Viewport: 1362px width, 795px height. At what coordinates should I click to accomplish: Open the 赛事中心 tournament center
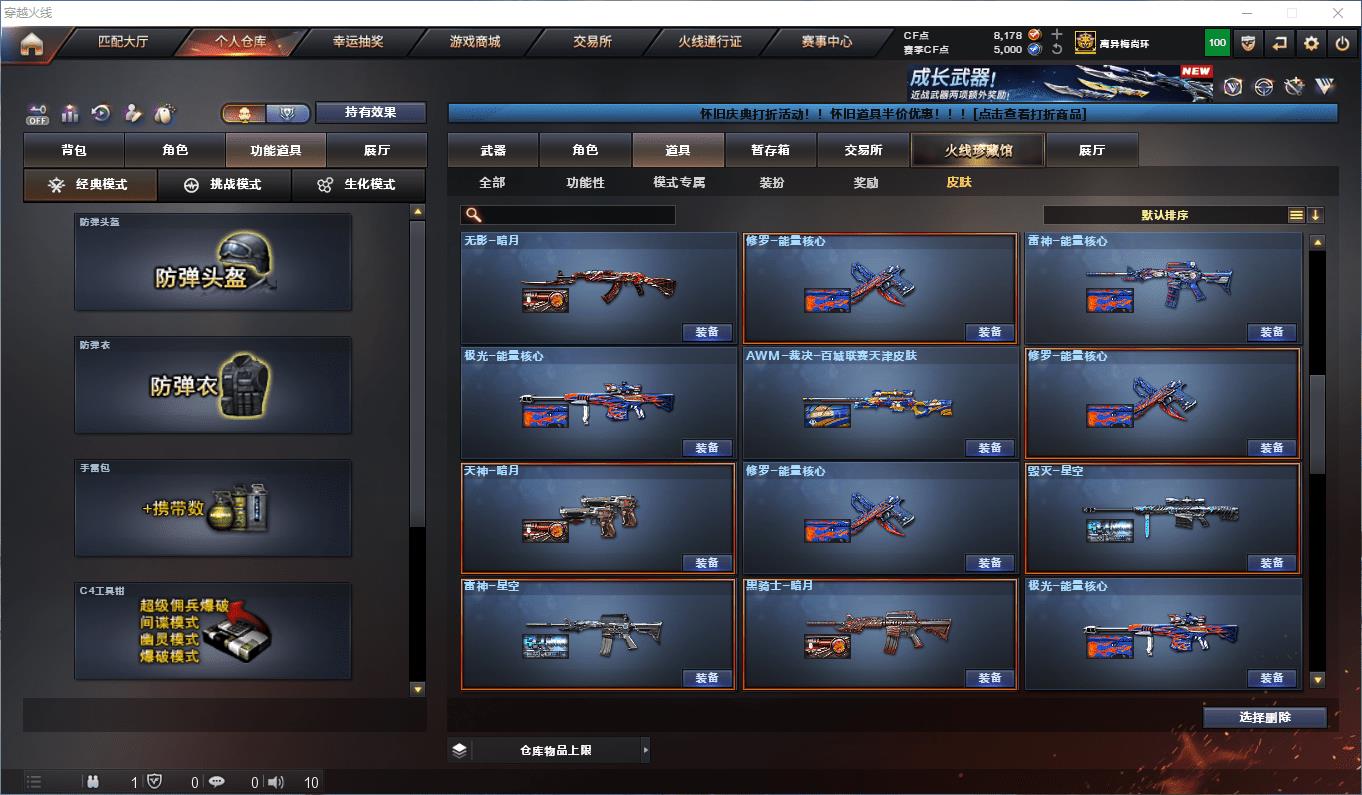[826, 42]
